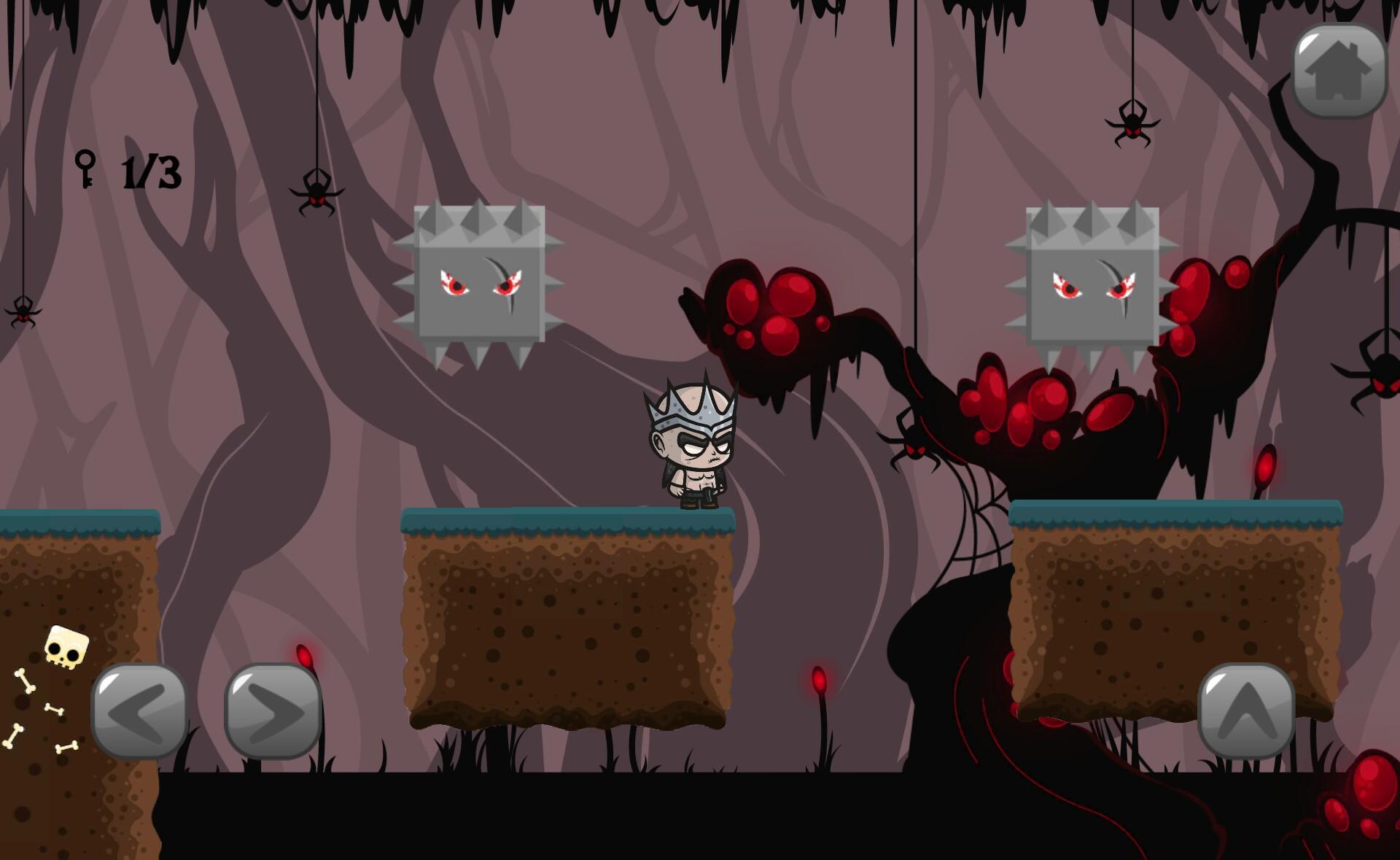
Task: Move right with the right arrow button
Action: (x=273, y=710)
